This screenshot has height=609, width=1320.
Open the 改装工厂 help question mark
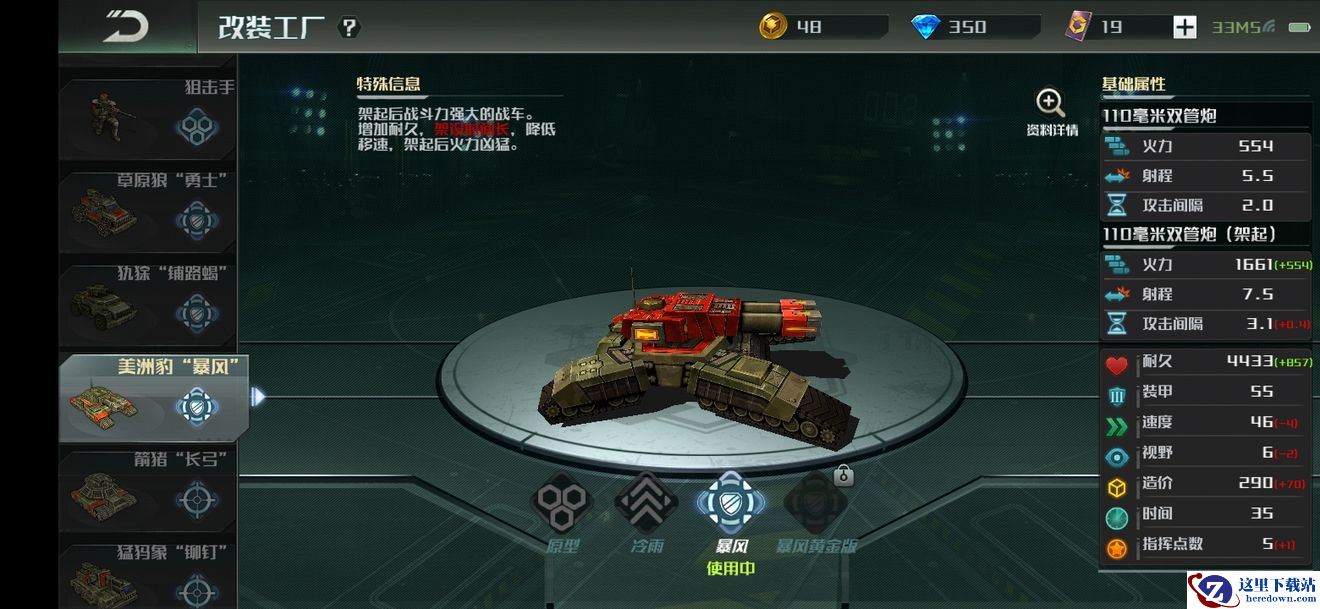pyautogui.click(x=348, y=27)
